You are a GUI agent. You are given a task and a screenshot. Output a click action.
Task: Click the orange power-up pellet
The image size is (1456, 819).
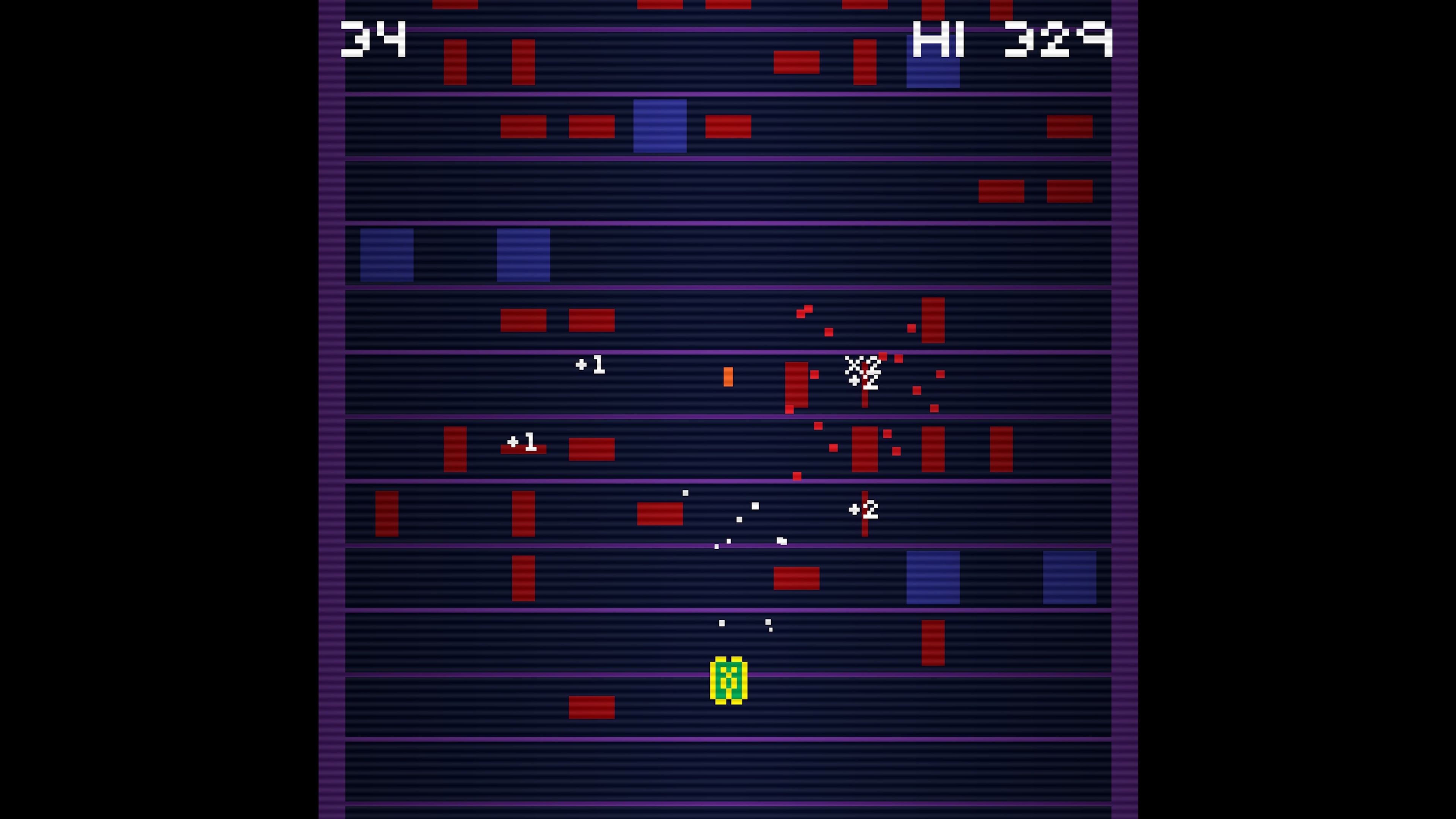pyautogui.click(x=728, y=377)
